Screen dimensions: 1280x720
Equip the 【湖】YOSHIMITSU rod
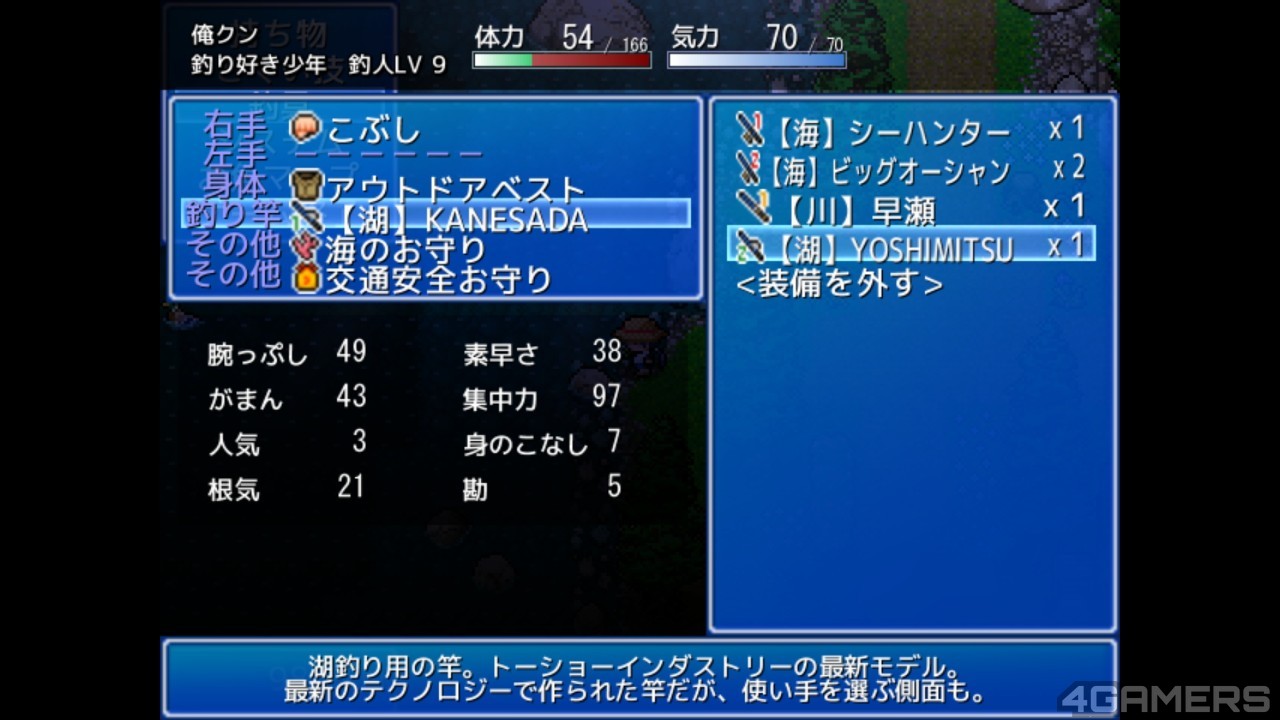pyautogui.click(x=910, y=246)
